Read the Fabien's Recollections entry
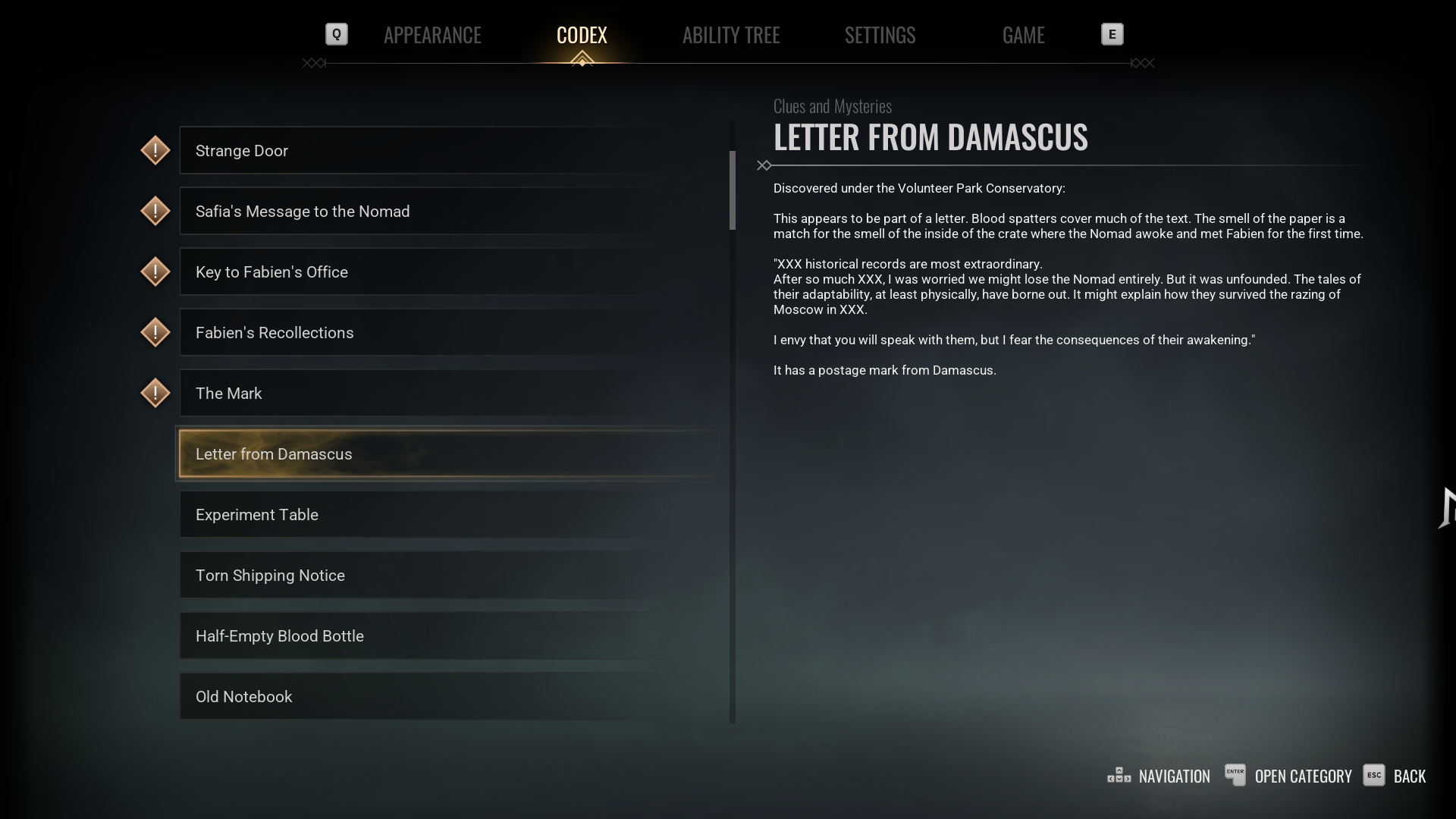Screen dimensions: 1456x819 [x=447, y=333]
